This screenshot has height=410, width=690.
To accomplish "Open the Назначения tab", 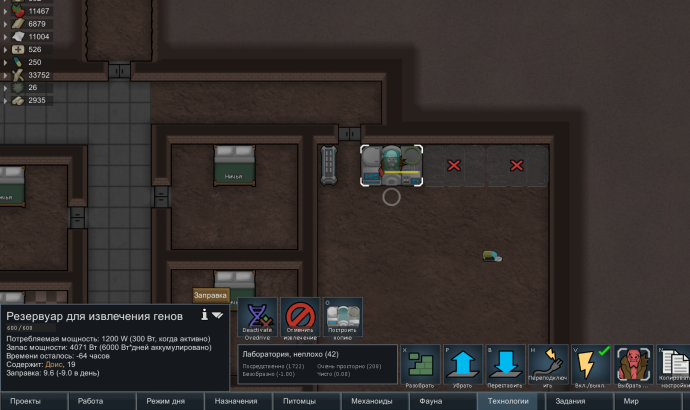I will click(x=238, y=401).
